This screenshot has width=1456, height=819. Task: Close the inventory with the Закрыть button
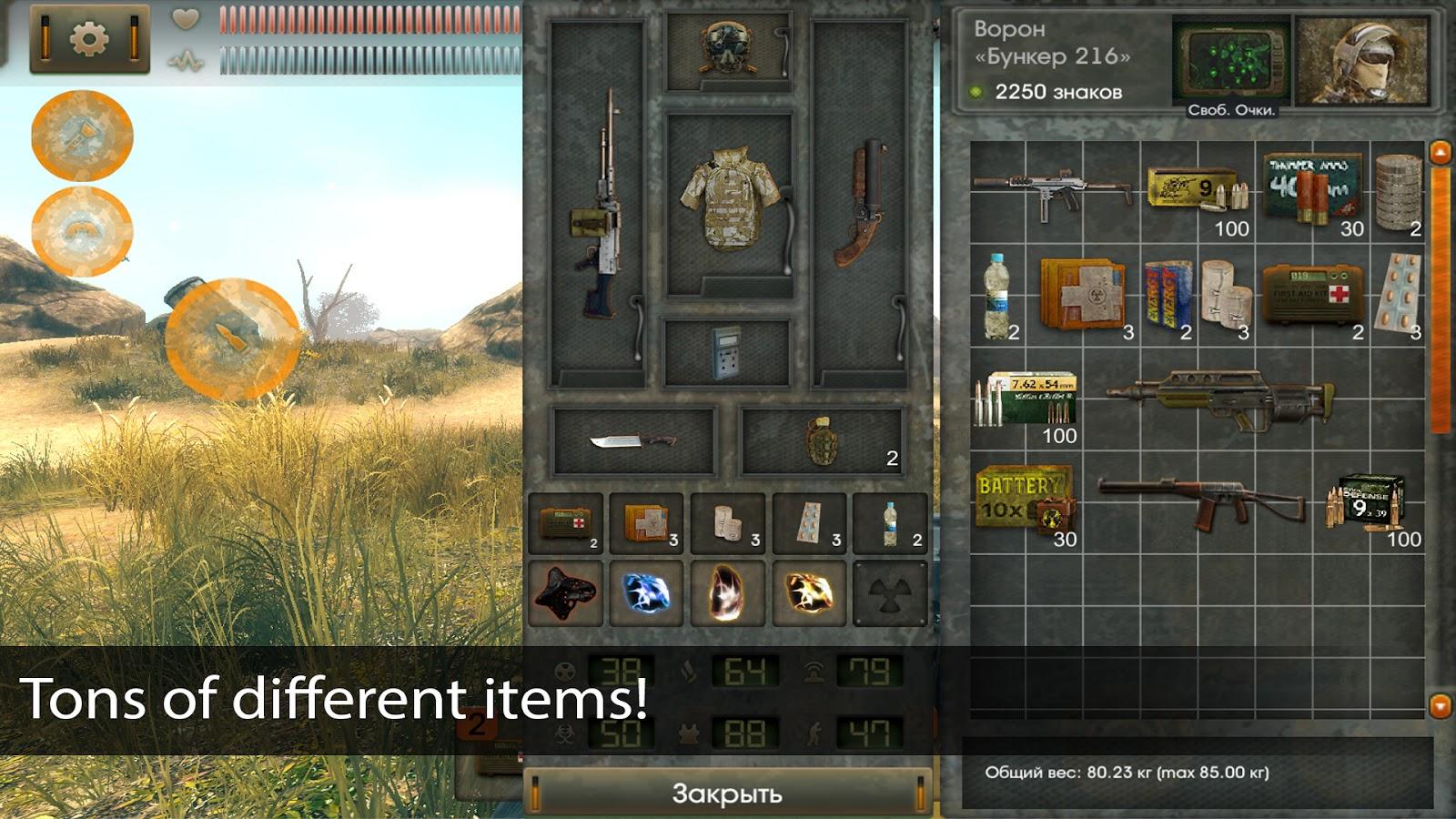click(726, 793)
